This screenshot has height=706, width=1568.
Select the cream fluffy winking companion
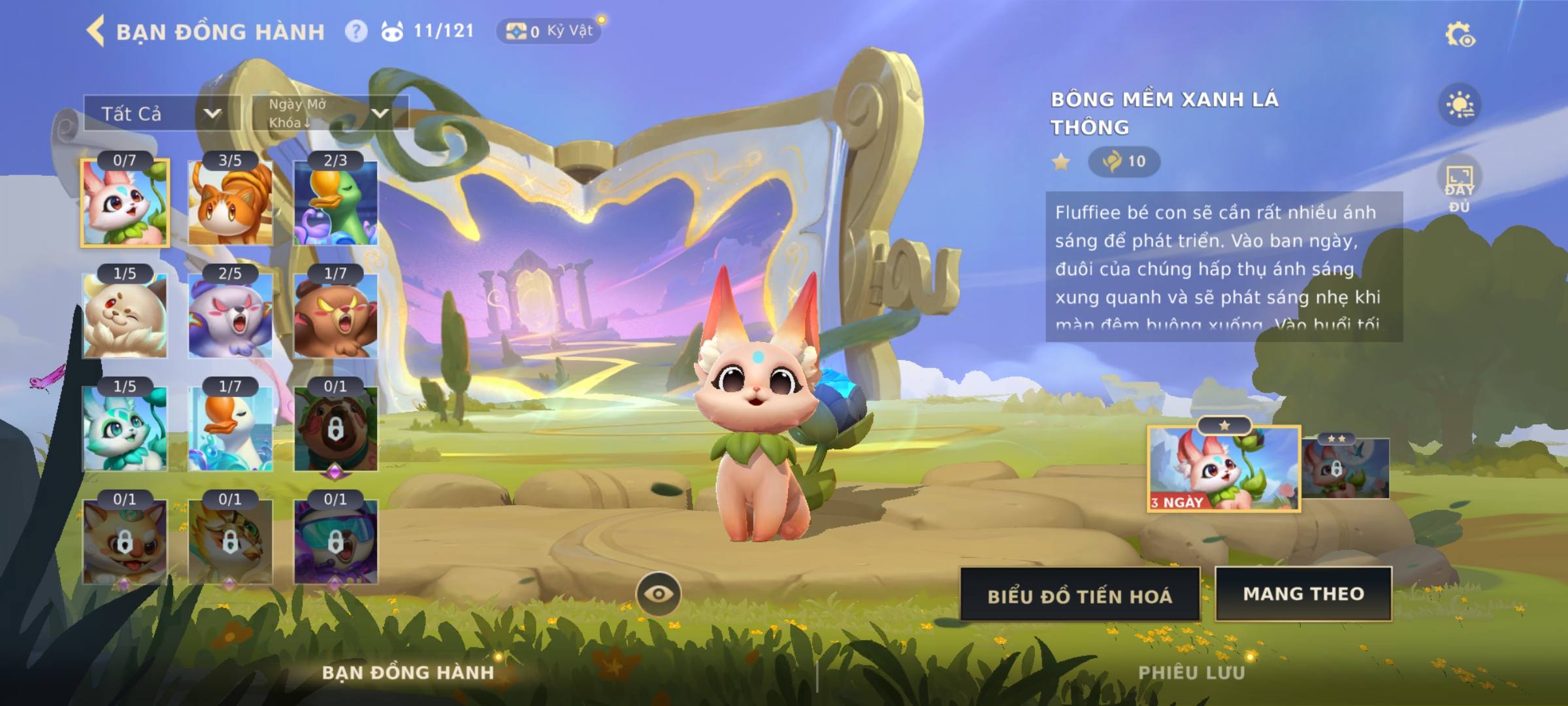point(125,316)
